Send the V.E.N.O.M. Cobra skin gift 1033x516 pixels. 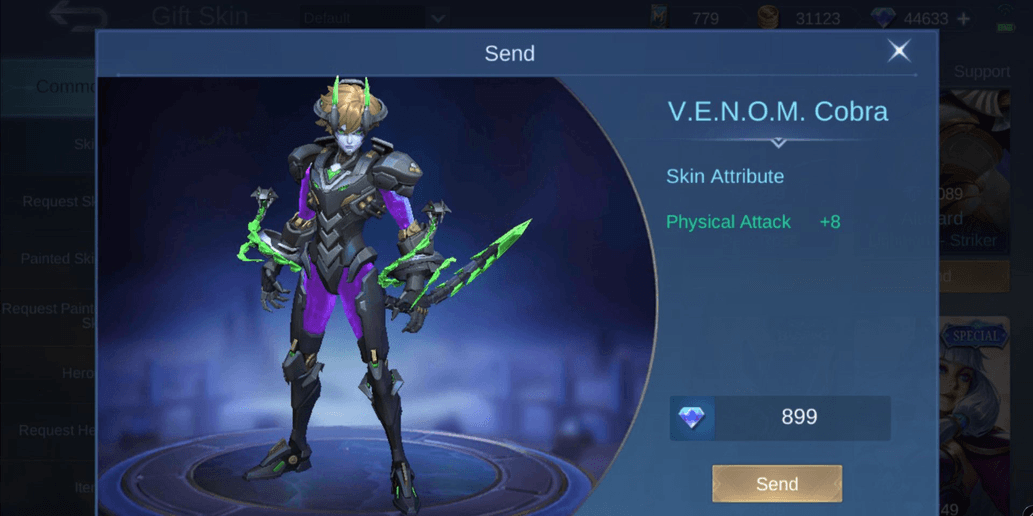pyautogui.click(x=776, y=484)
